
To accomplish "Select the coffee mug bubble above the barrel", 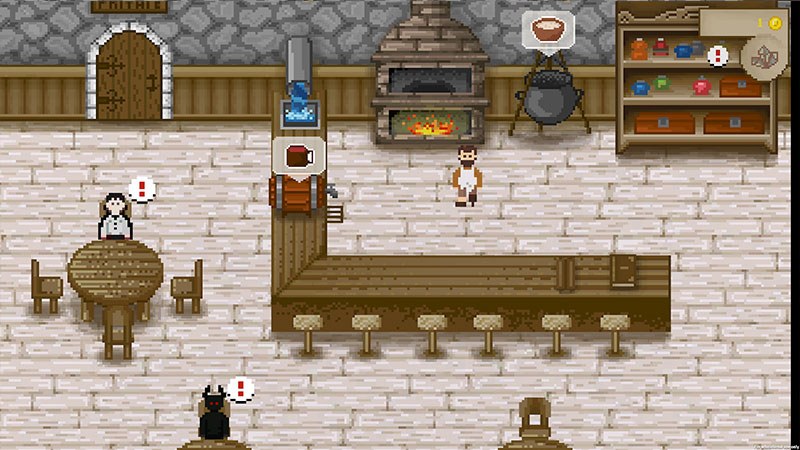I will [299, 155].
